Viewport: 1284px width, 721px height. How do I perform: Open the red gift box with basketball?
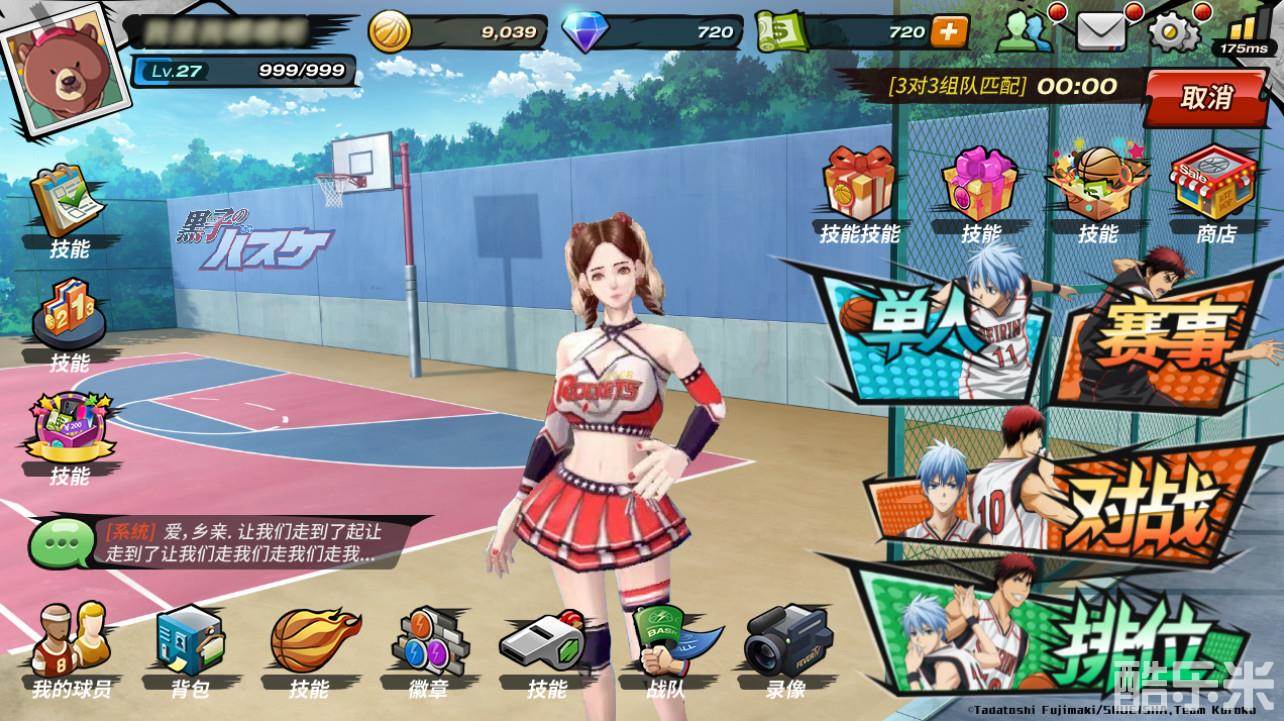coord(858,185)
